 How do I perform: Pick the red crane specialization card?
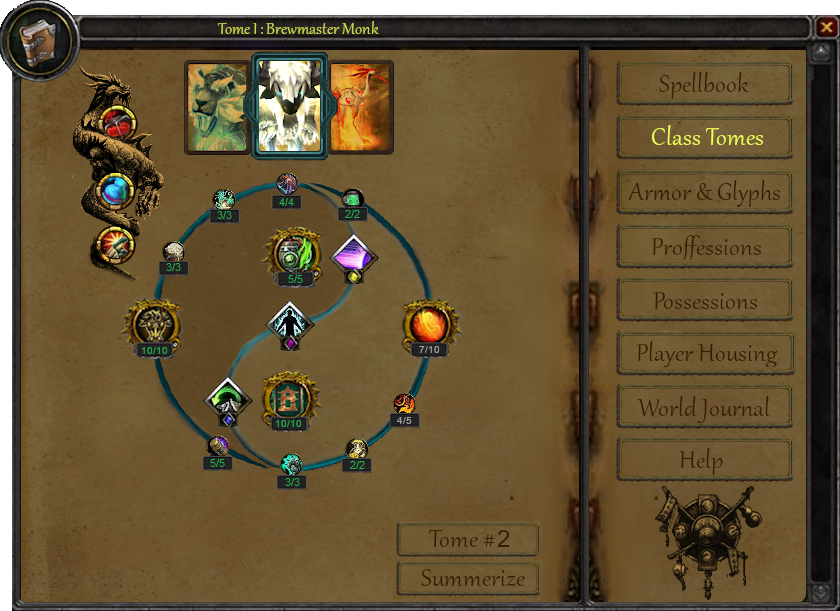[360, 107]
